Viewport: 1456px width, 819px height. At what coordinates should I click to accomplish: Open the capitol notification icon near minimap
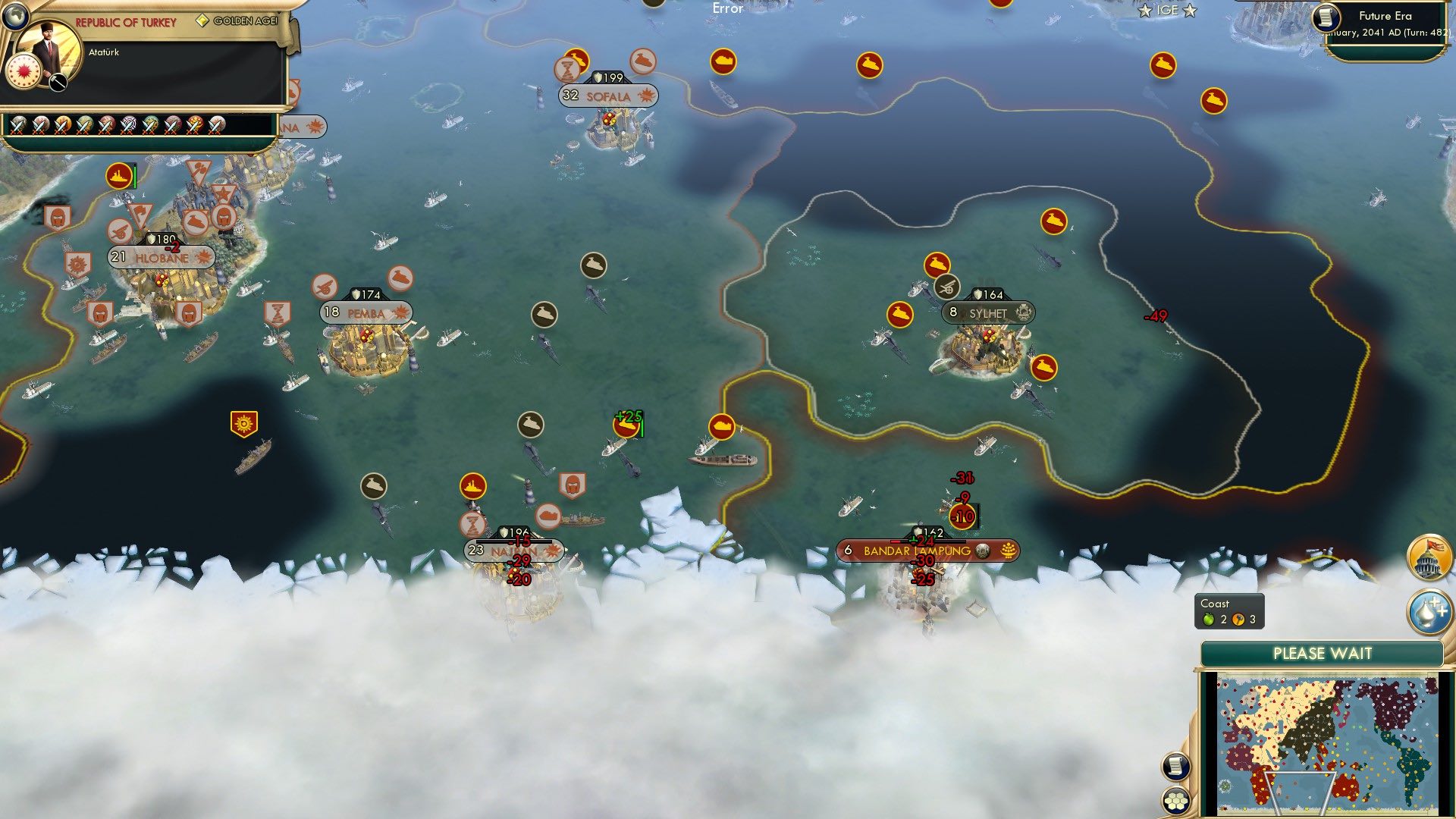point(1429,558)
